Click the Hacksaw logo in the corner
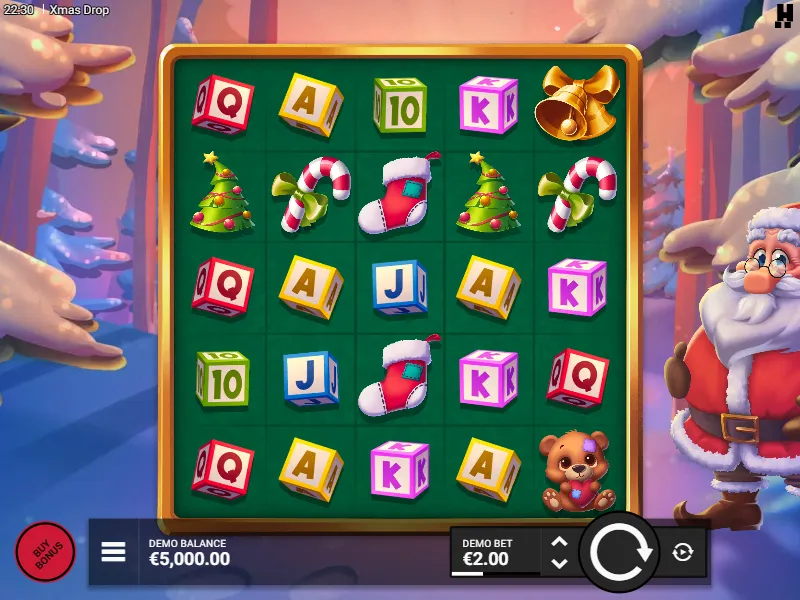 point(784,15)
